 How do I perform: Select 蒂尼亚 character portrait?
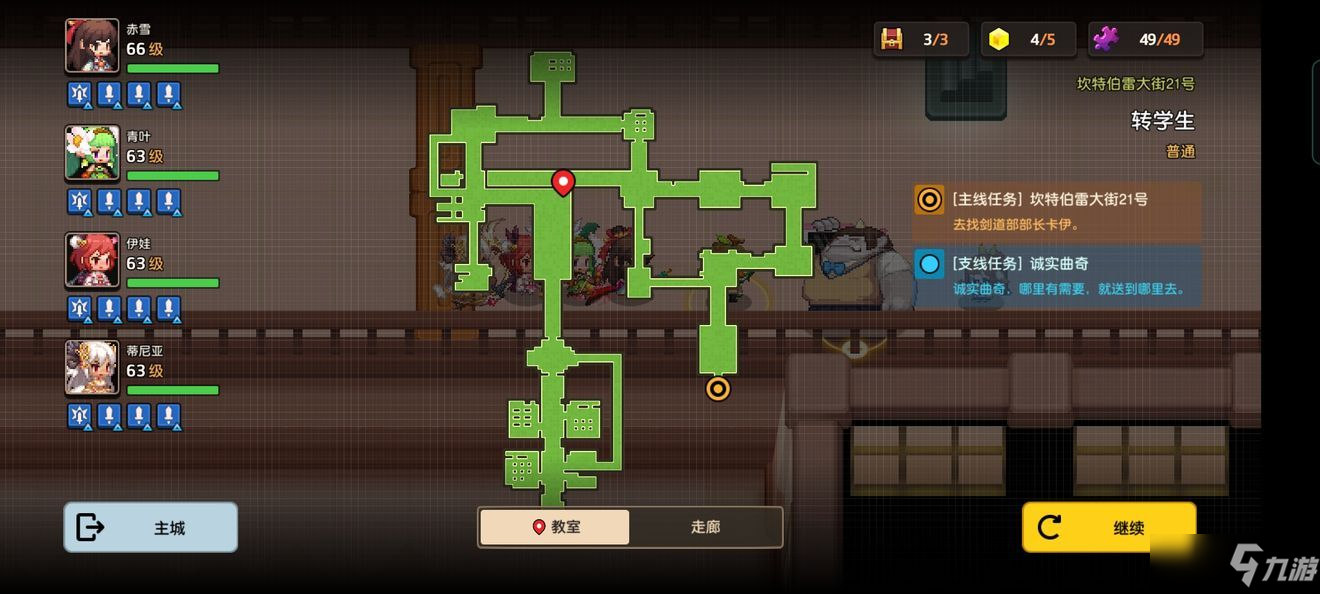point(92,367)
